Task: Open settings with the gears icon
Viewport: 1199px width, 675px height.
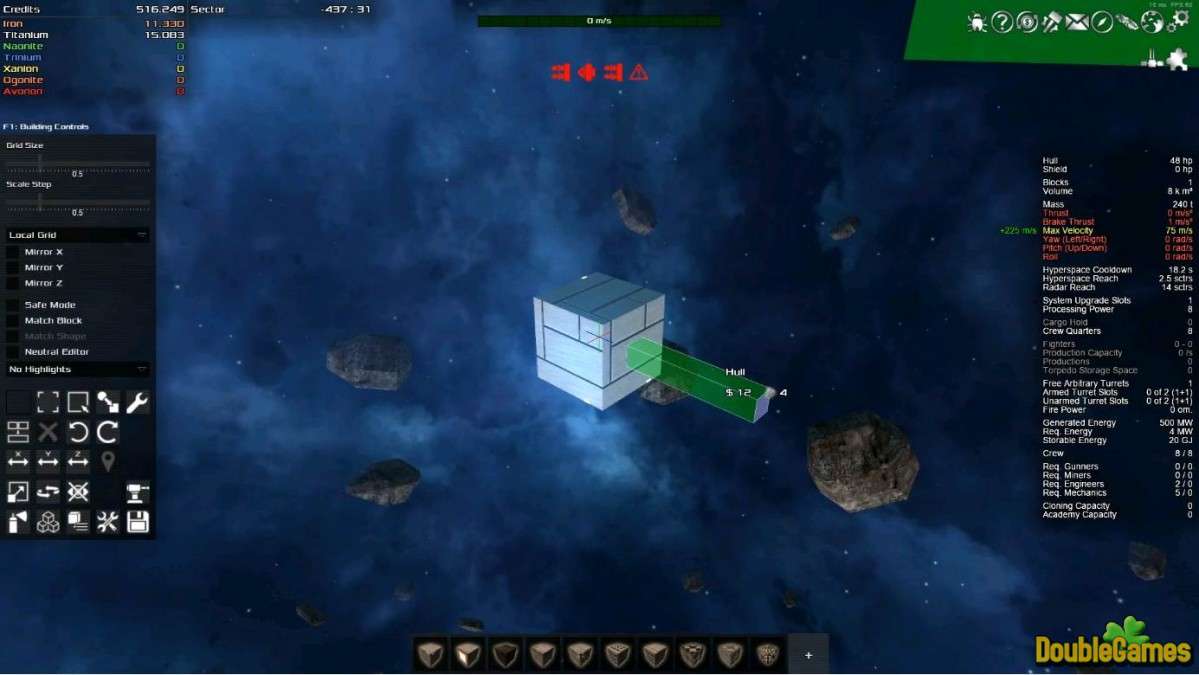Action: [1179, 21]
